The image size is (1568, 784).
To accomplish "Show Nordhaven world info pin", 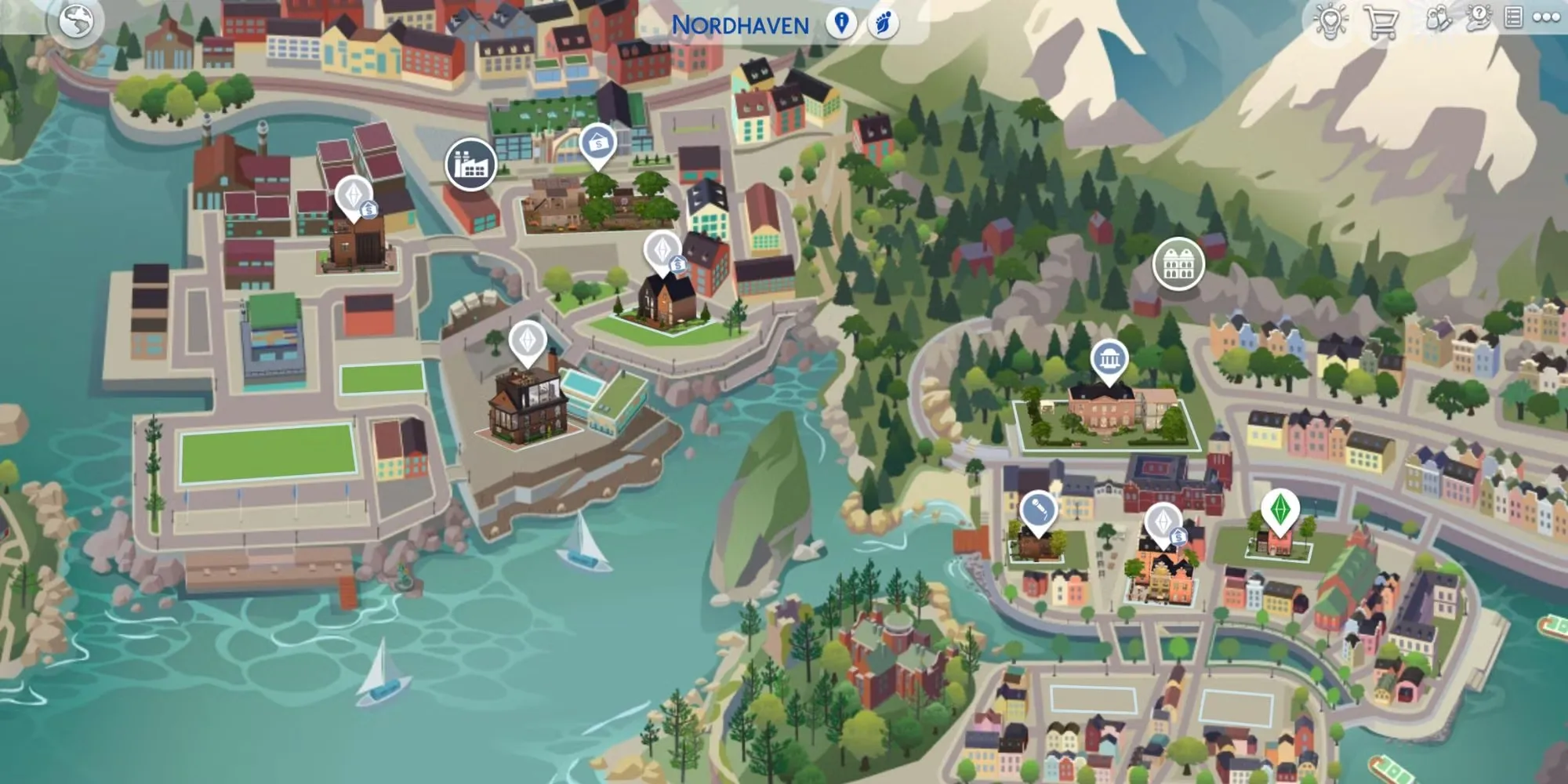I will click(841, 24).
